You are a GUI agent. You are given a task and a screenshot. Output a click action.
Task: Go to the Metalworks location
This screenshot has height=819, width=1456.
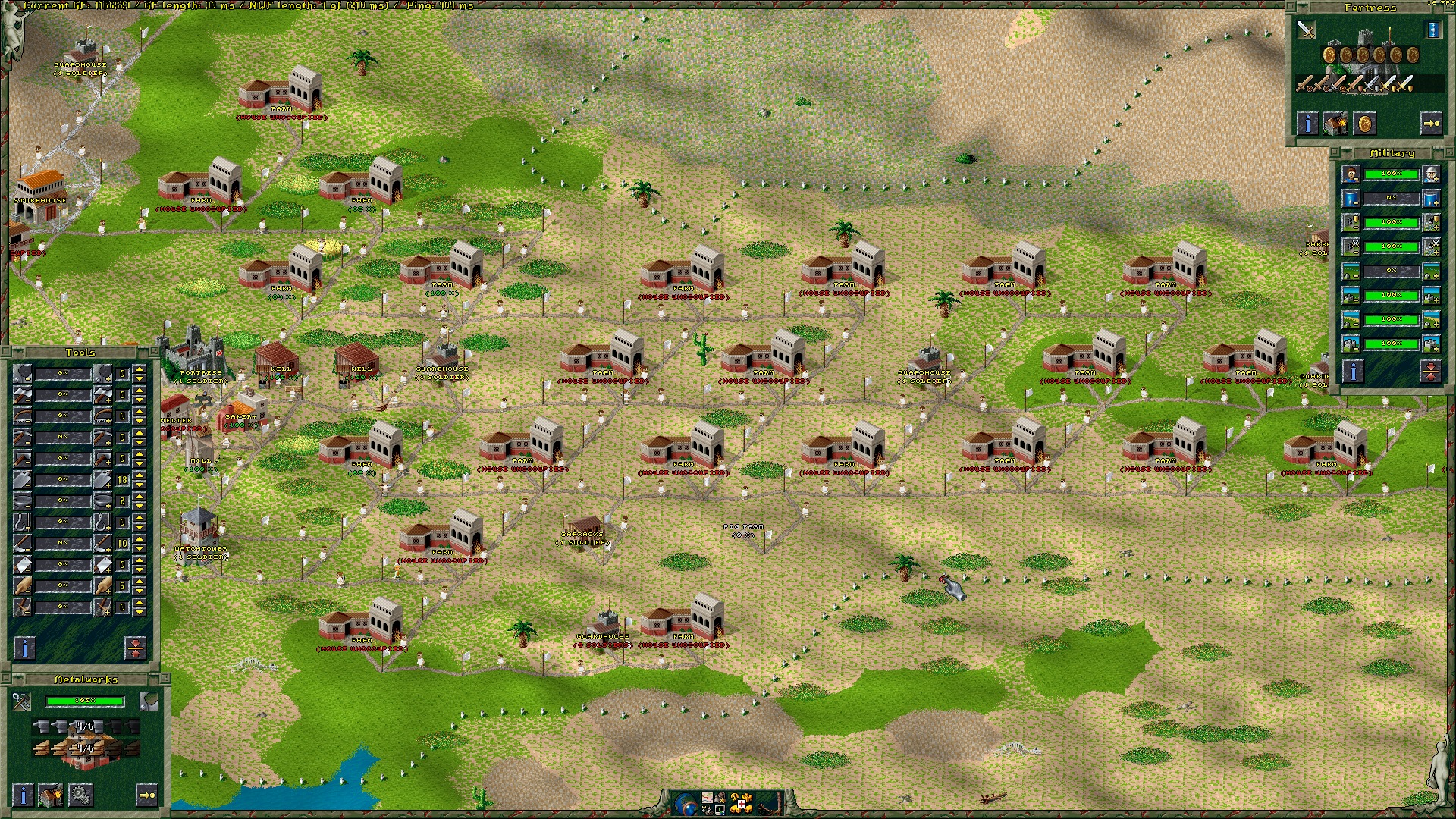coord(146,795)
